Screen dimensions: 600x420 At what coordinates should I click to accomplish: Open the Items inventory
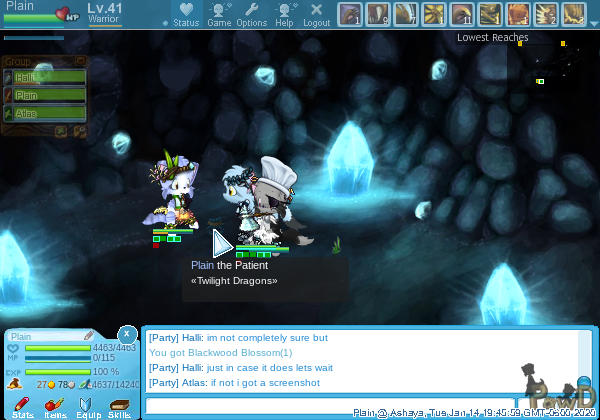pos(55,406)
